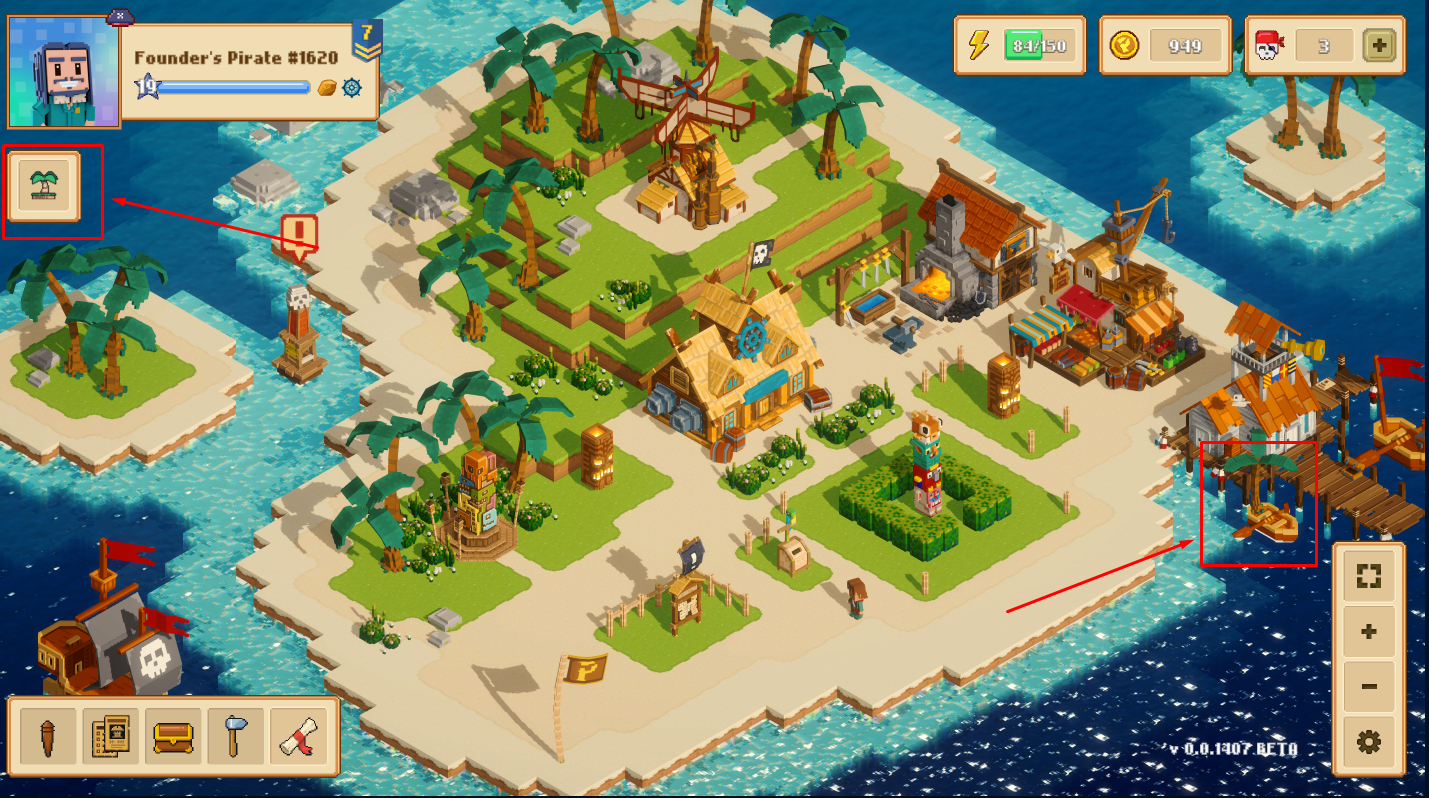Click the palm tree island button
1429x798 pixels.
pyautogui.click(x=43, y=186)
